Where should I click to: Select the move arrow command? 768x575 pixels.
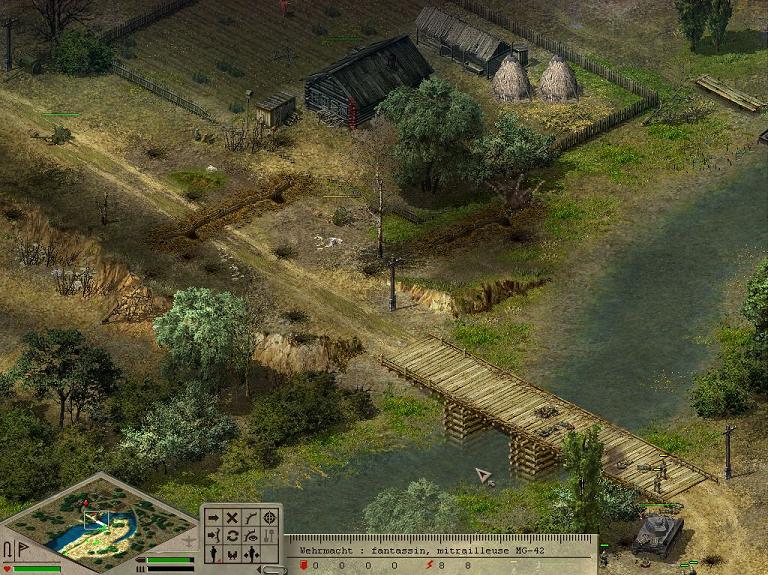tap(213, 517)
